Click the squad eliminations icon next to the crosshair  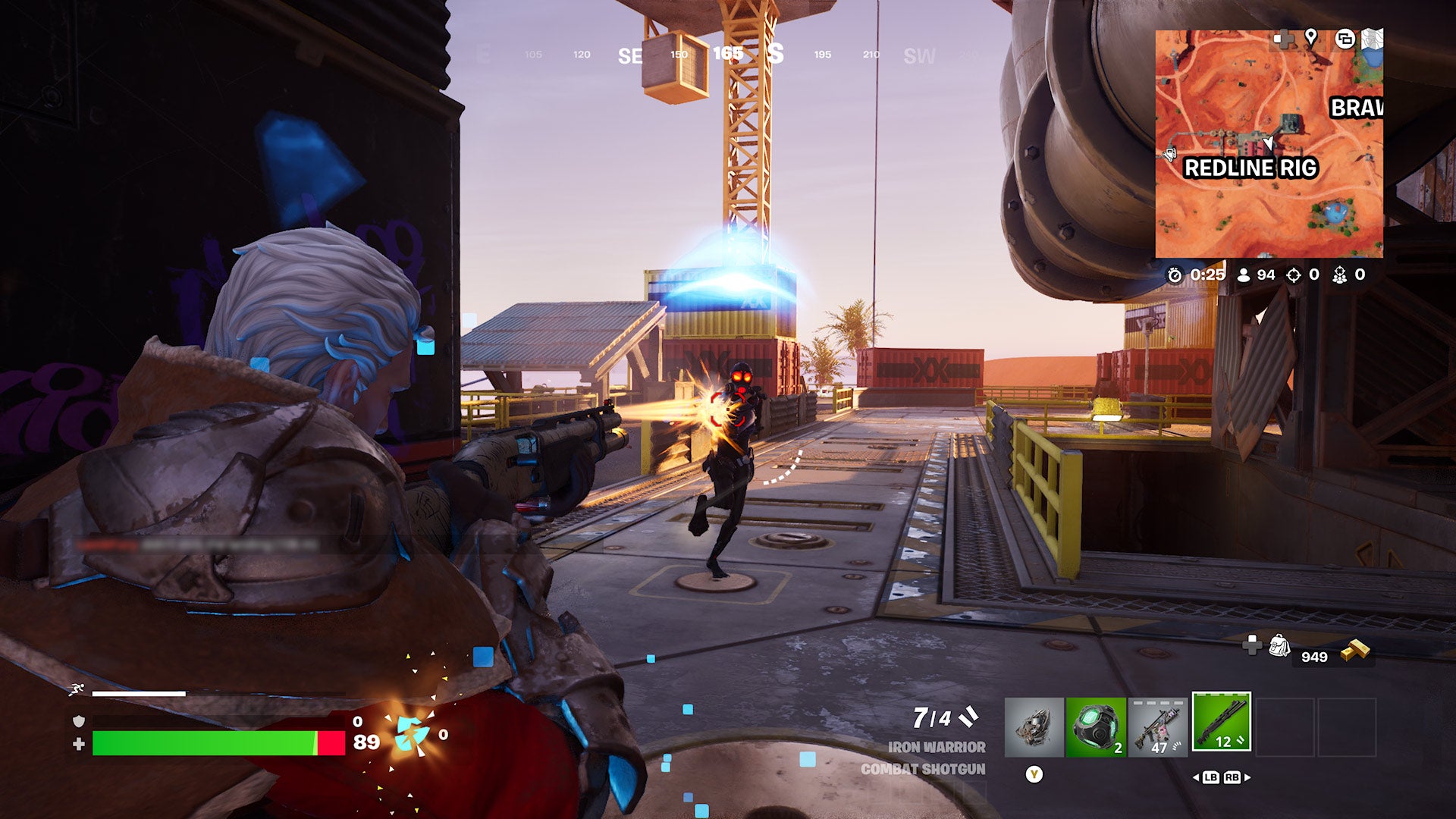click(x=1339, y=276)
